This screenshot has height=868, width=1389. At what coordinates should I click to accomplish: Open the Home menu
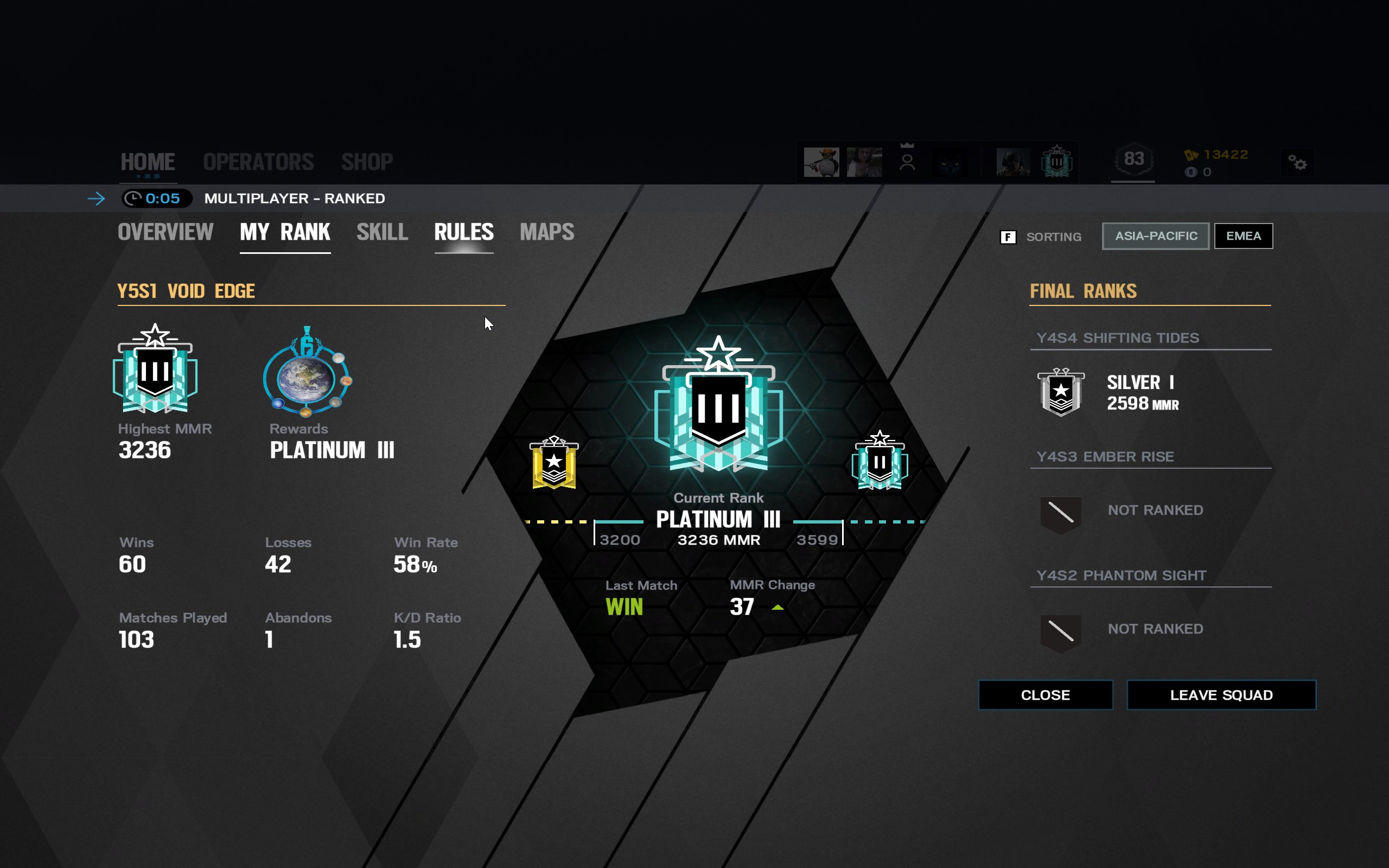click(x=148, y=162)
